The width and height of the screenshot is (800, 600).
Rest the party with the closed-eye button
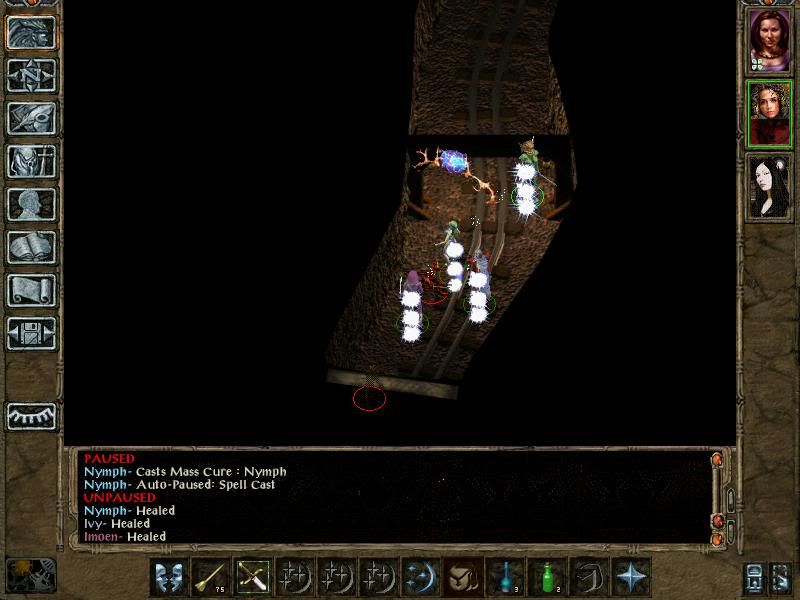[x=31, y=415]
